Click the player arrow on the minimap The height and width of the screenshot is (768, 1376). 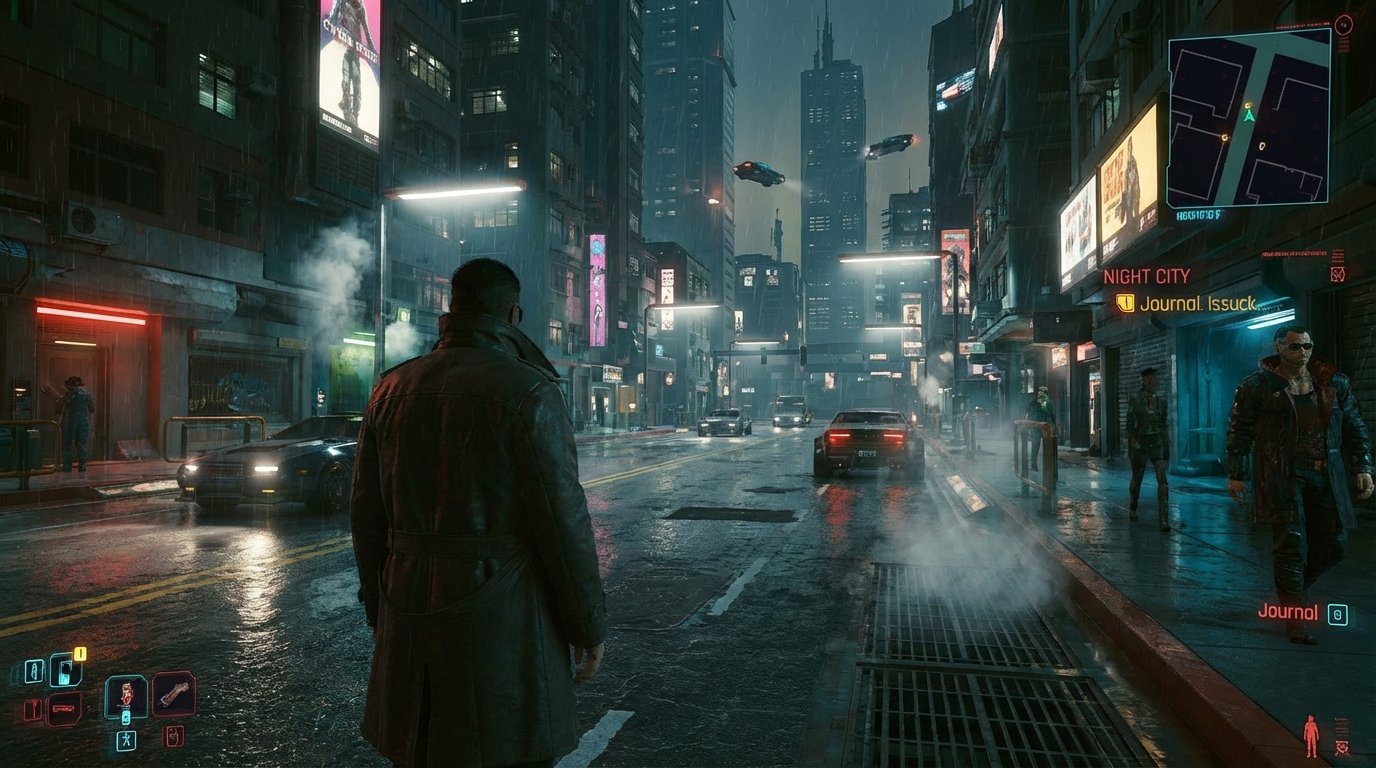pos(1250,116)
